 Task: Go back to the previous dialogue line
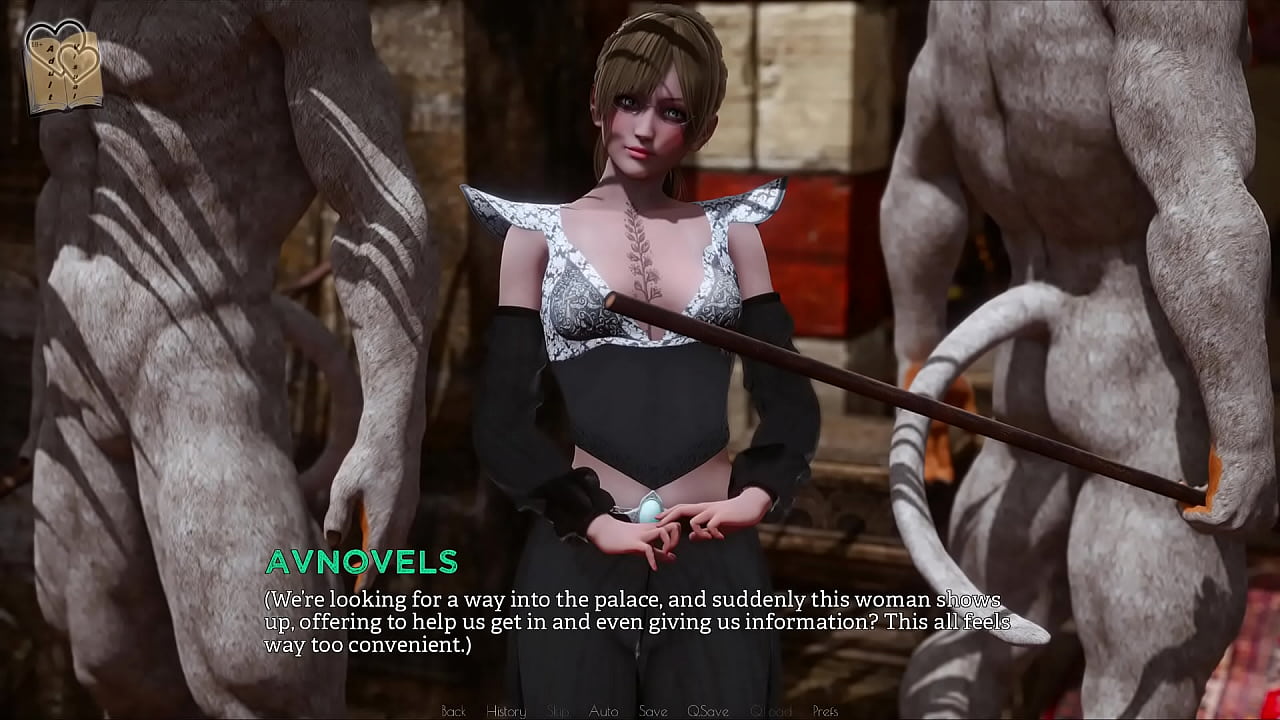click(453, 711)
